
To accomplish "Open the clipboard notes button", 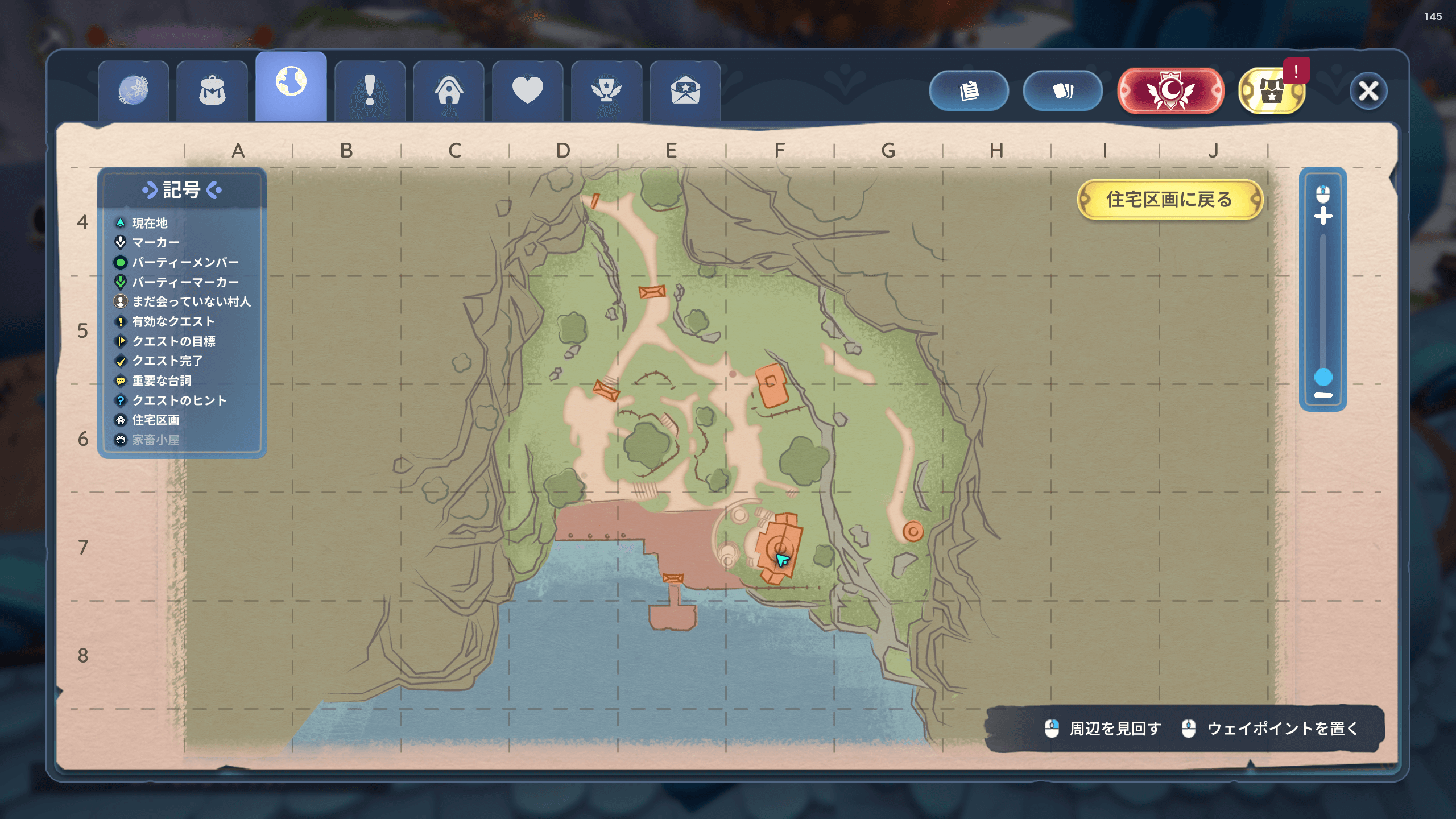I will (x=969, y=91).
